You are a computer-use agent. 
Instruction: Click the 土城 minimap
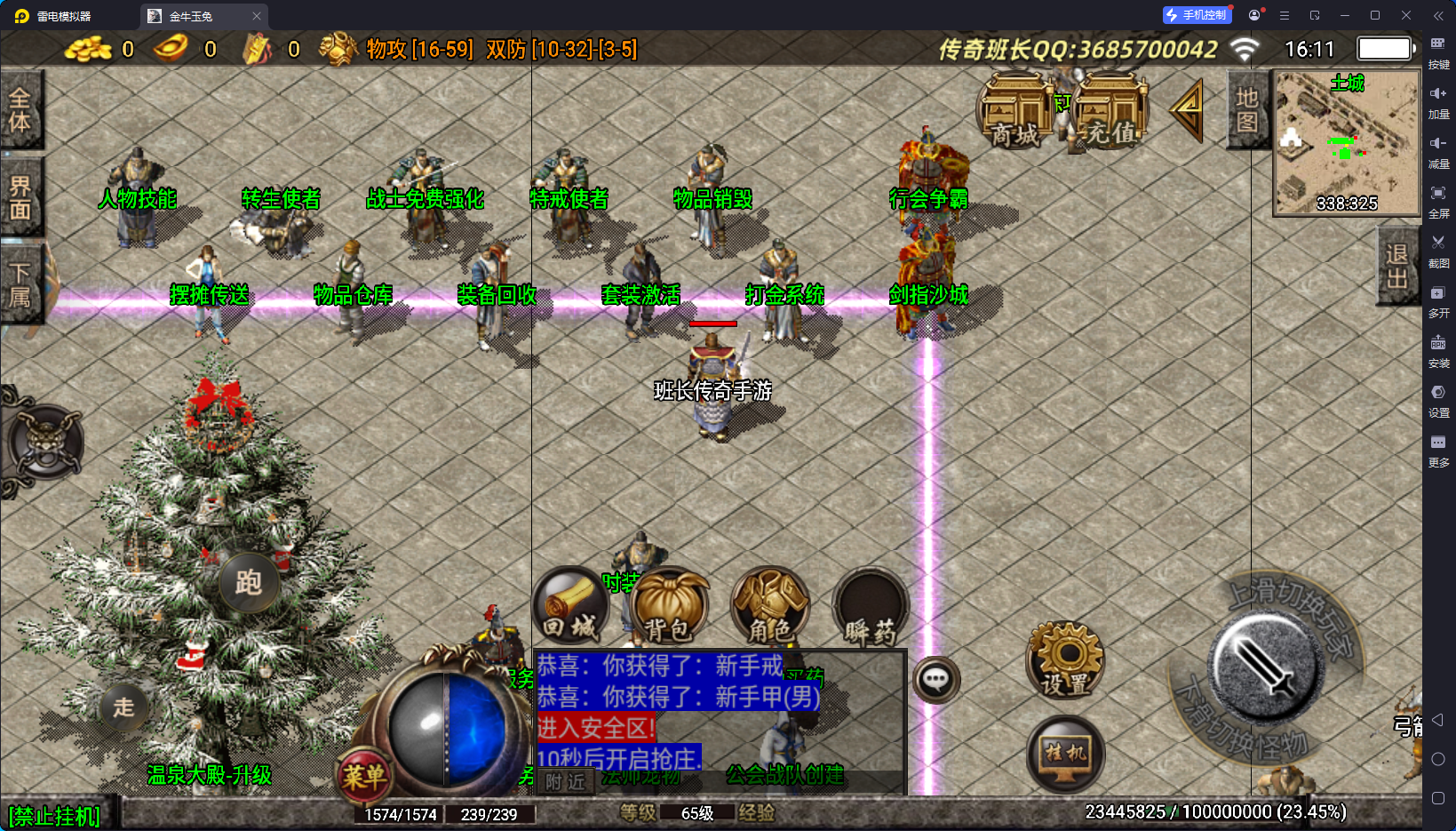tap(1346, 143)
